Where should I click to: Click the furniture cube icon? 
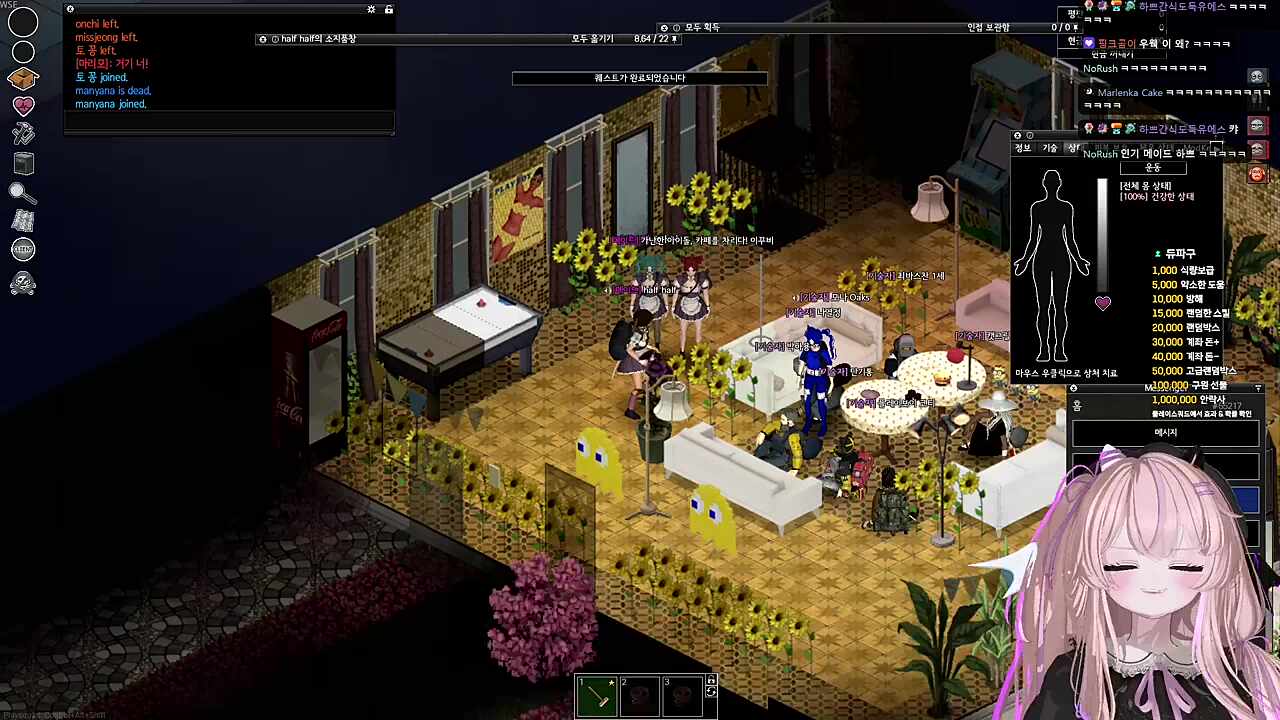point(23,163)
